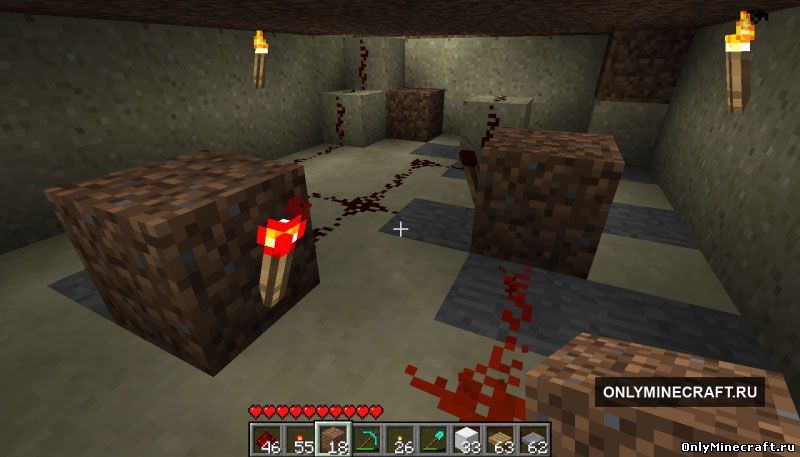The height and width of the screenshot is (457, 800).
Task: Choose the wooden plate stack of 63
Action: tap(501, 439)
